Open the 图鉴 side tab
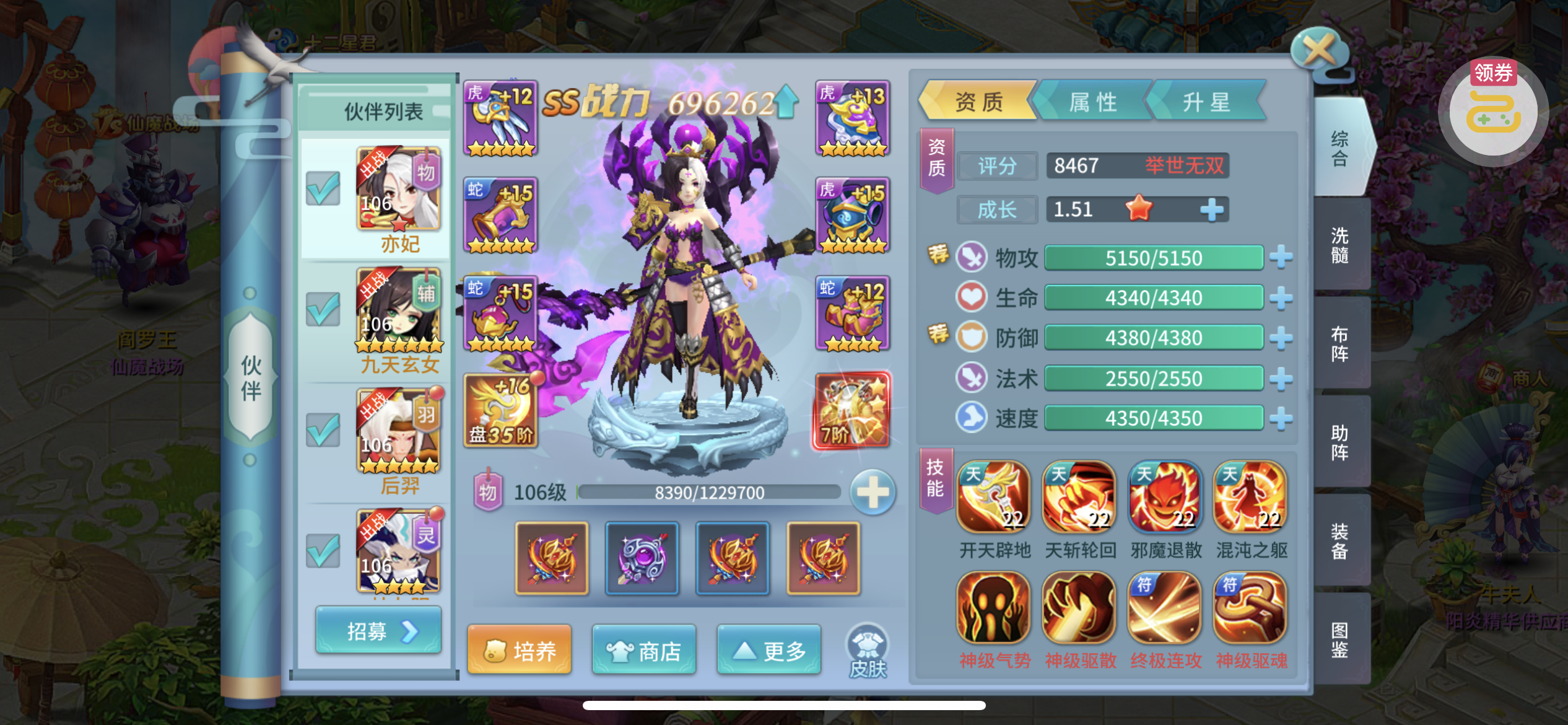Image resolution: width=1568 pixels, height=725 pixels. 1340,639
